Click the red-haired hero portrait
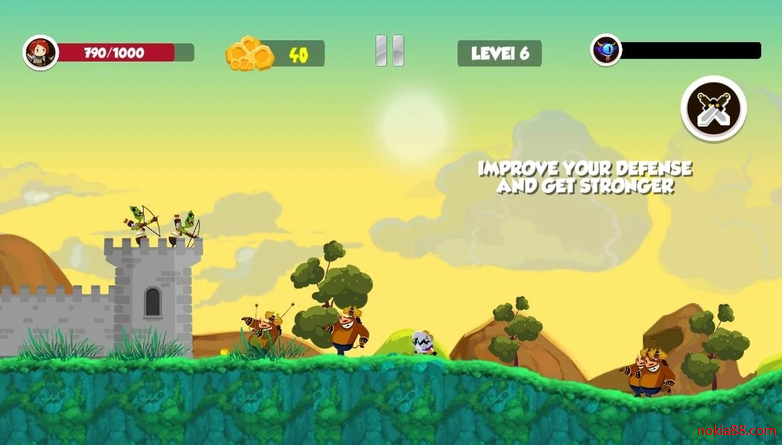This screenshot has width=782, height=445. click(x=41, y=52)
